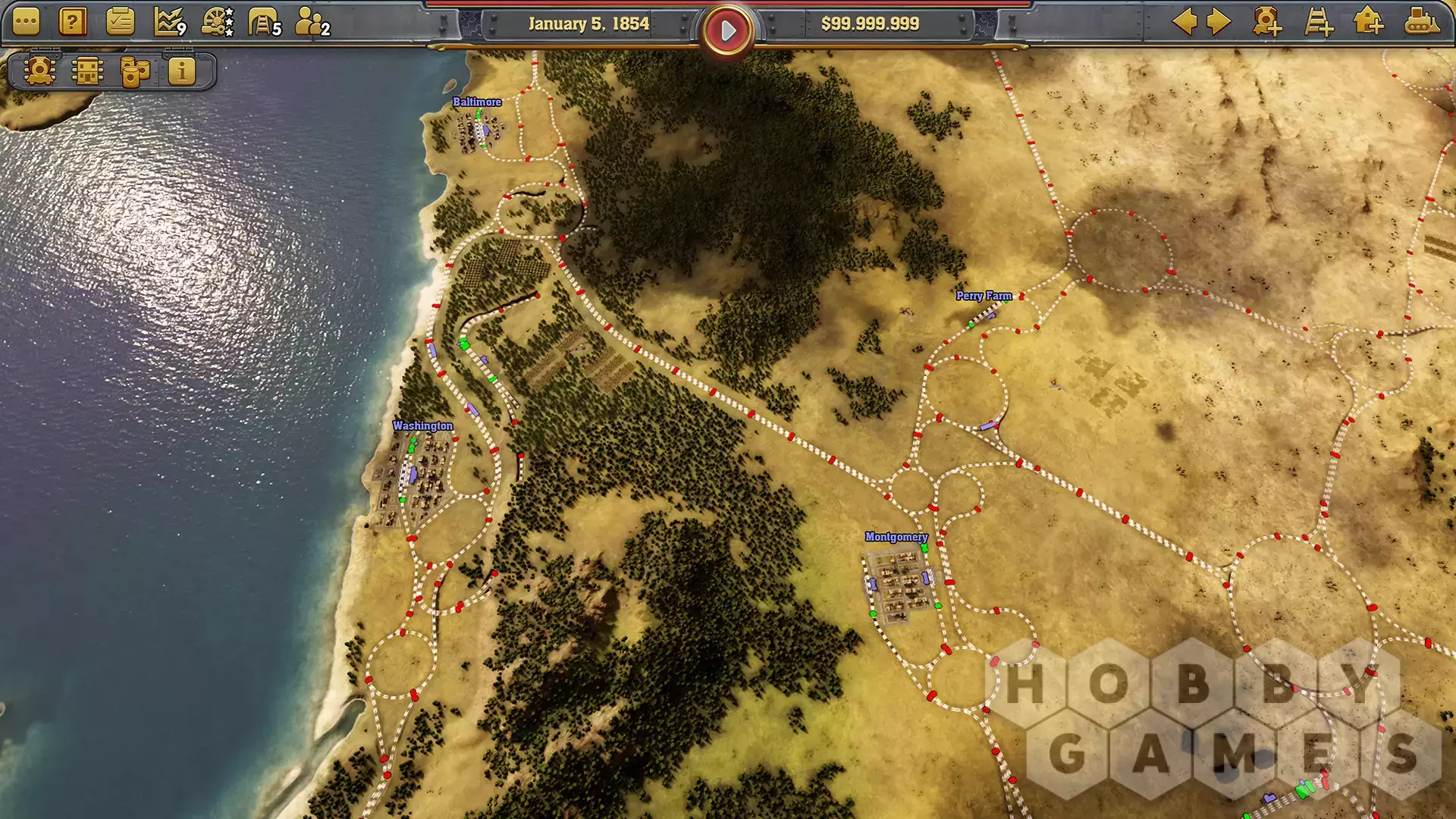The height and width of the screenshot is (819, 1456).
Task: Show the task checklist clipboard
Action: tap(120, 23)
